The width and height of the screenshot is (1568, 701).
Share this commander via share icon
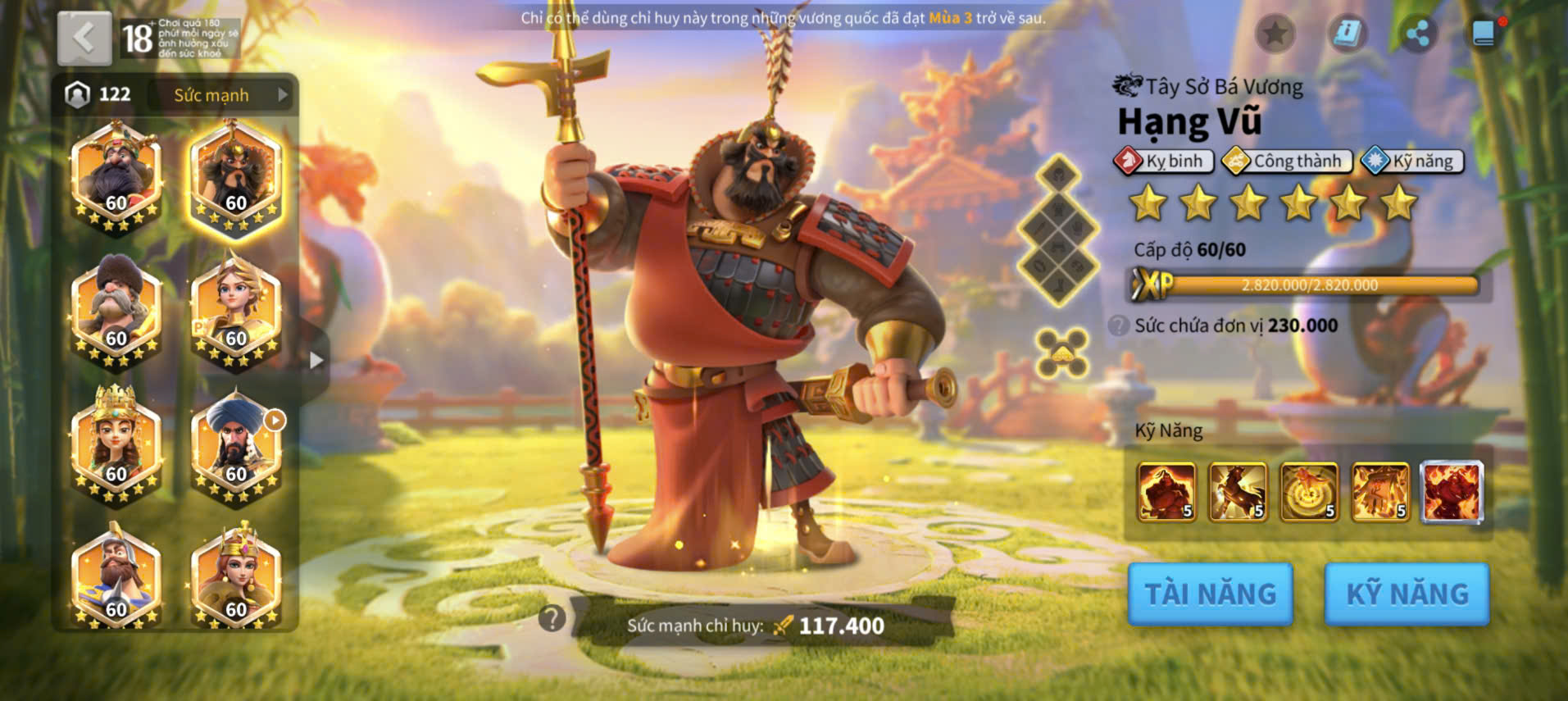(x=1417, y=34)
